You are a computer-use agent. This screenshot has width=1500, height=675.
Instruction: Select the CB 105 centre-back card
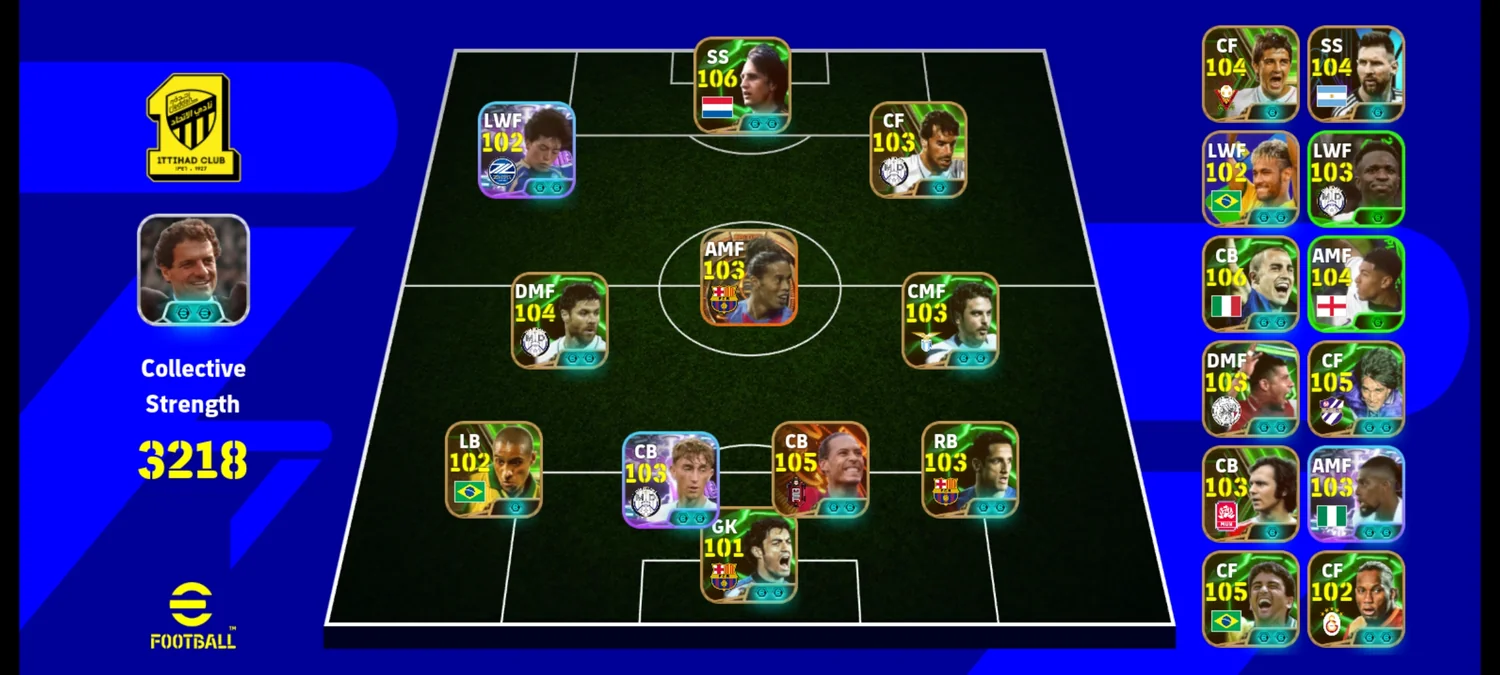coord(820,469)
